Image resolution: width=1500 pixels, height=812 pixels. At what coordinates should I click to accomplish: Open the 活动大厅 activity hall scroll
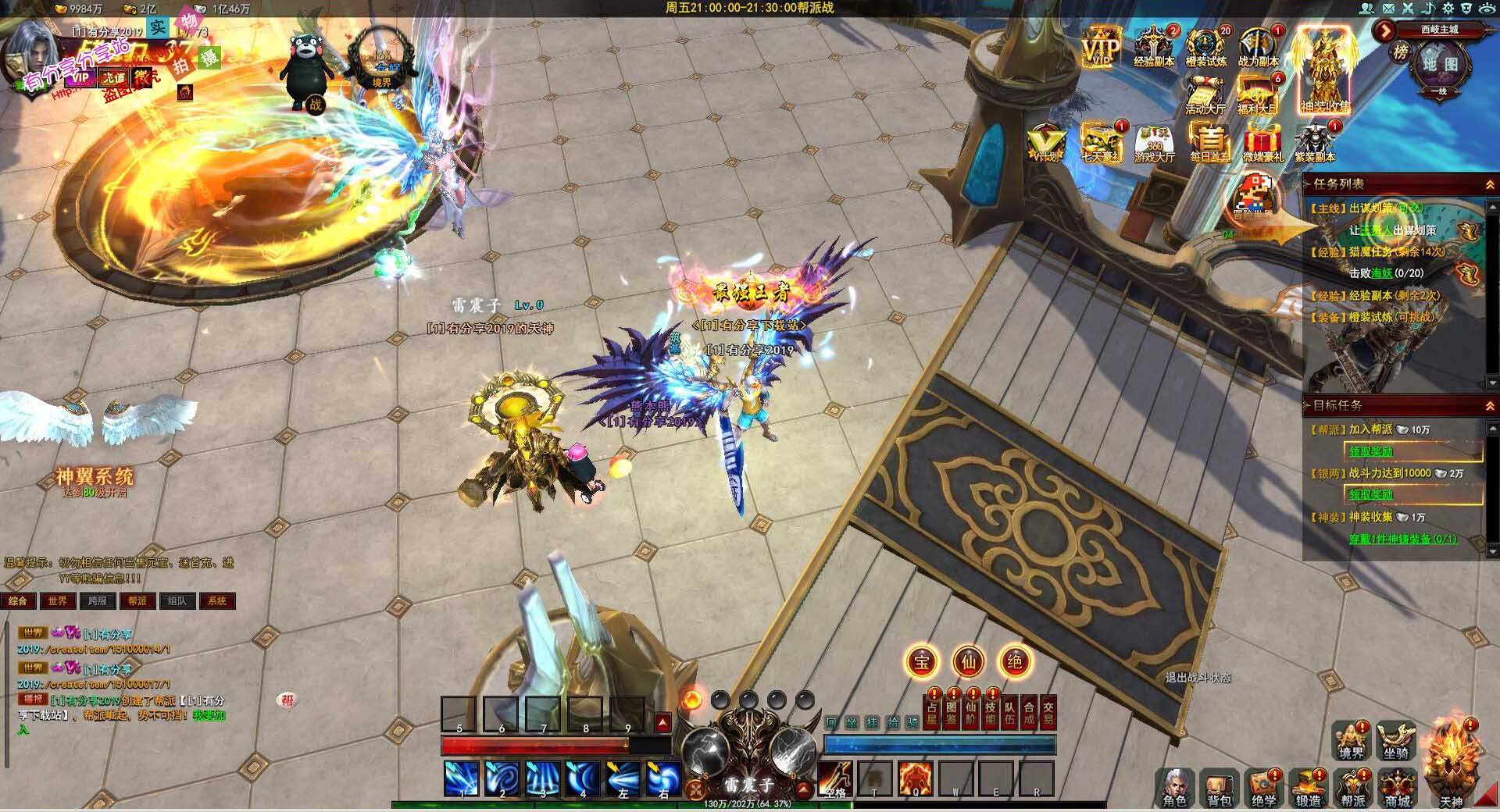[x=1205, y=94]
